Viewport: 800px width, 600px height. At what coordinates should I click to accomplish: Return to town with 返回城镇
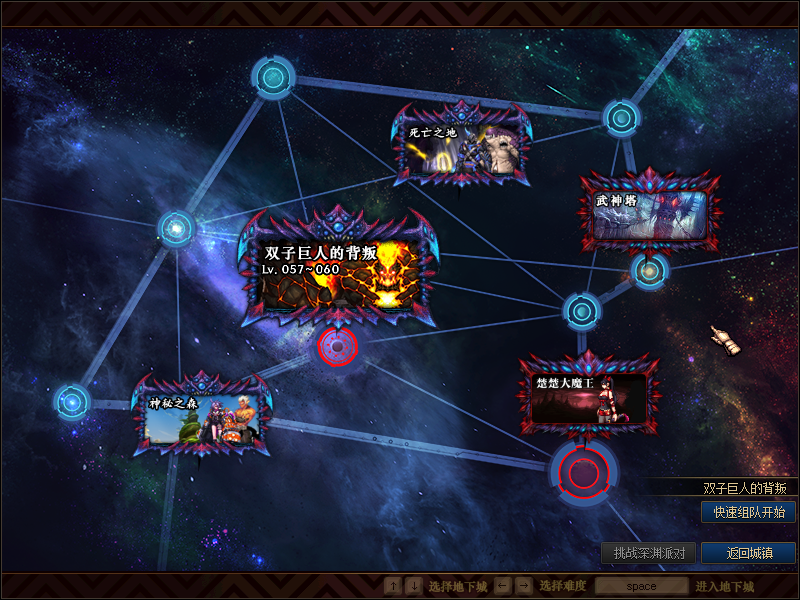[748, 553]
